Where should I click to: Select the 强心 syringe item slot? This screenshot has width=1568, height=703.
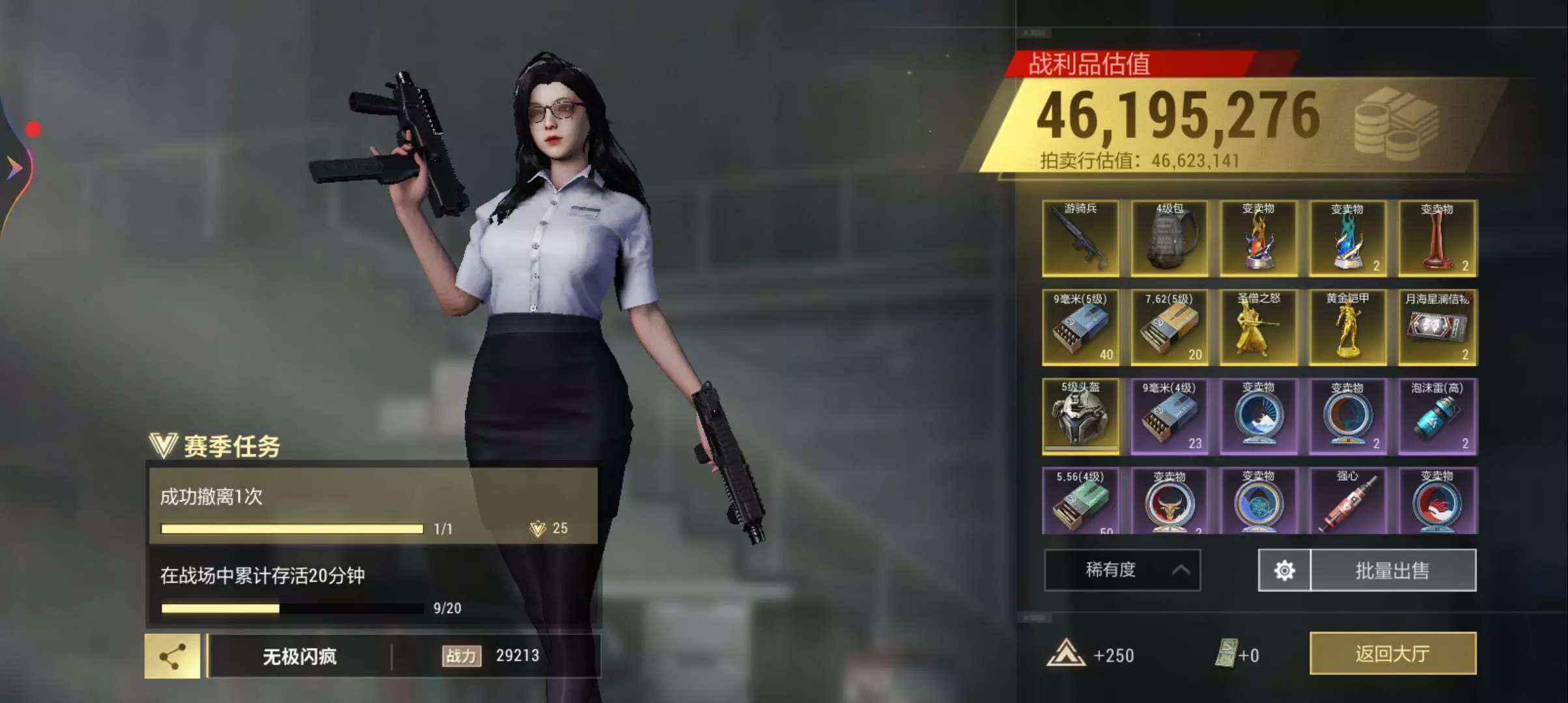(1347, 500)
